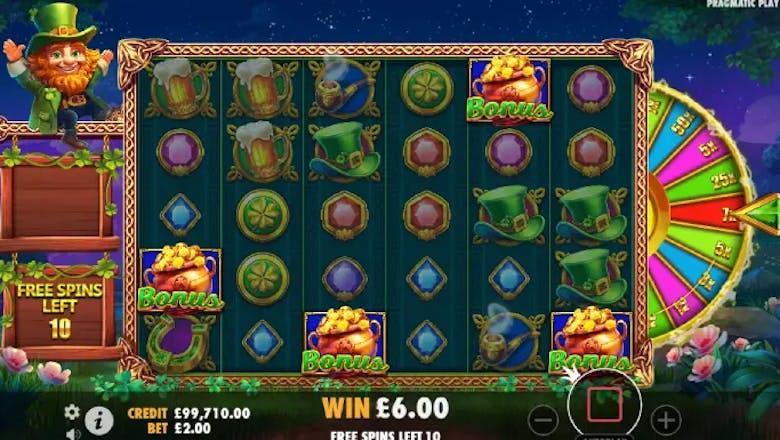The width and height of the screenshot is (780, 440).
Task: Decrease the bet with the minus button
Action: tap(543, 417)
